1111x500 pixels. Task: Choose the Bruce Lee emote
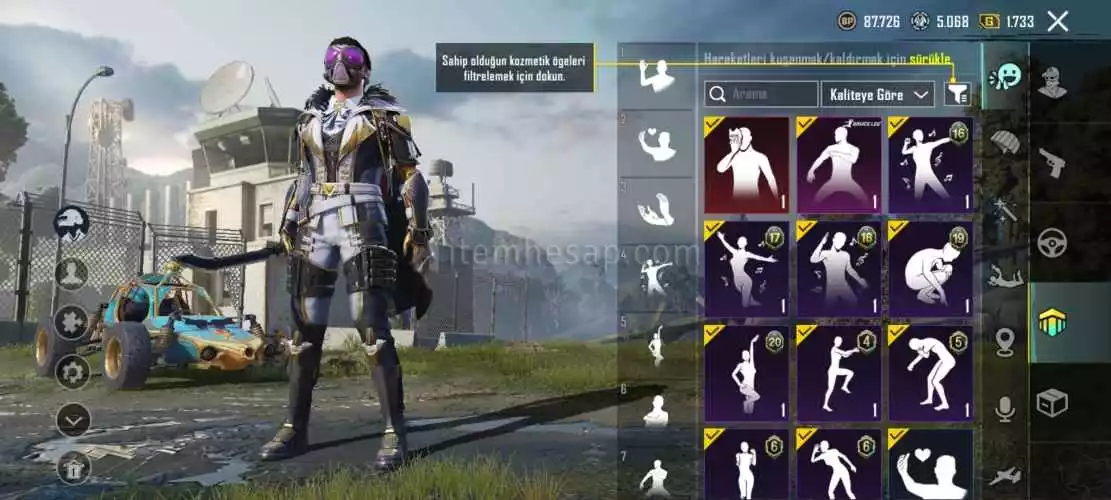coord(838,165)
